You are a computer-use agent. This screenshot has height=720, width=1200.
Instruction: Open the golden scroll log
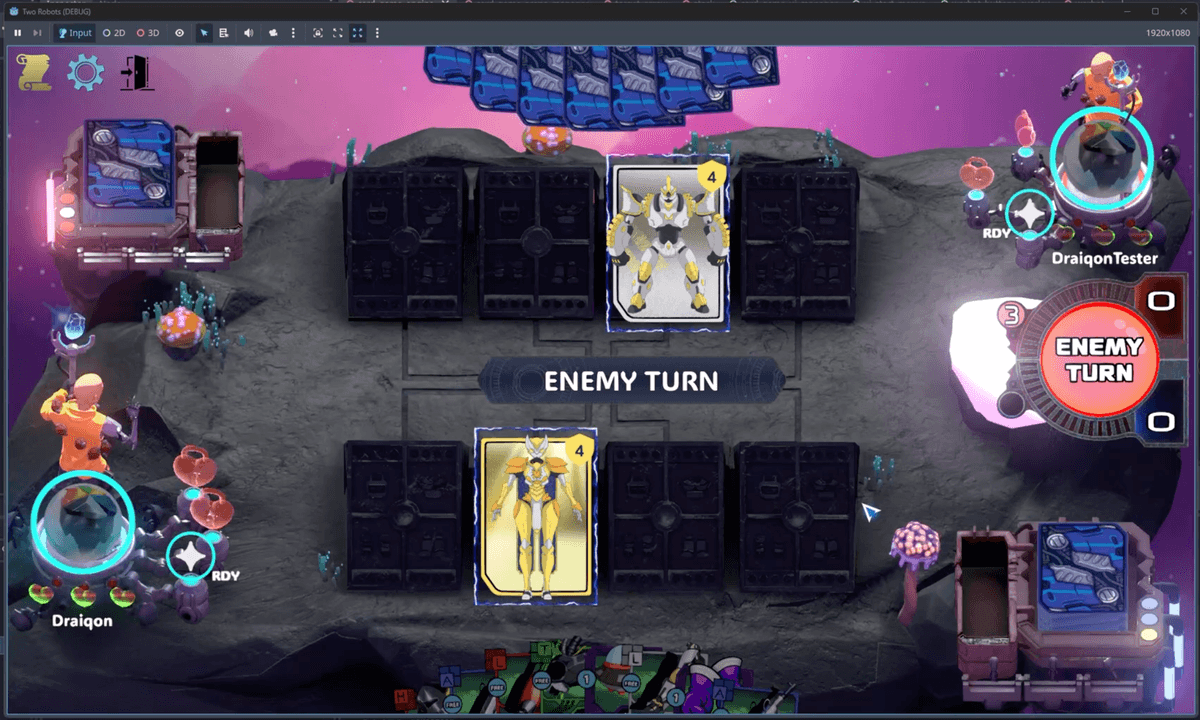(x=35, y=73)
